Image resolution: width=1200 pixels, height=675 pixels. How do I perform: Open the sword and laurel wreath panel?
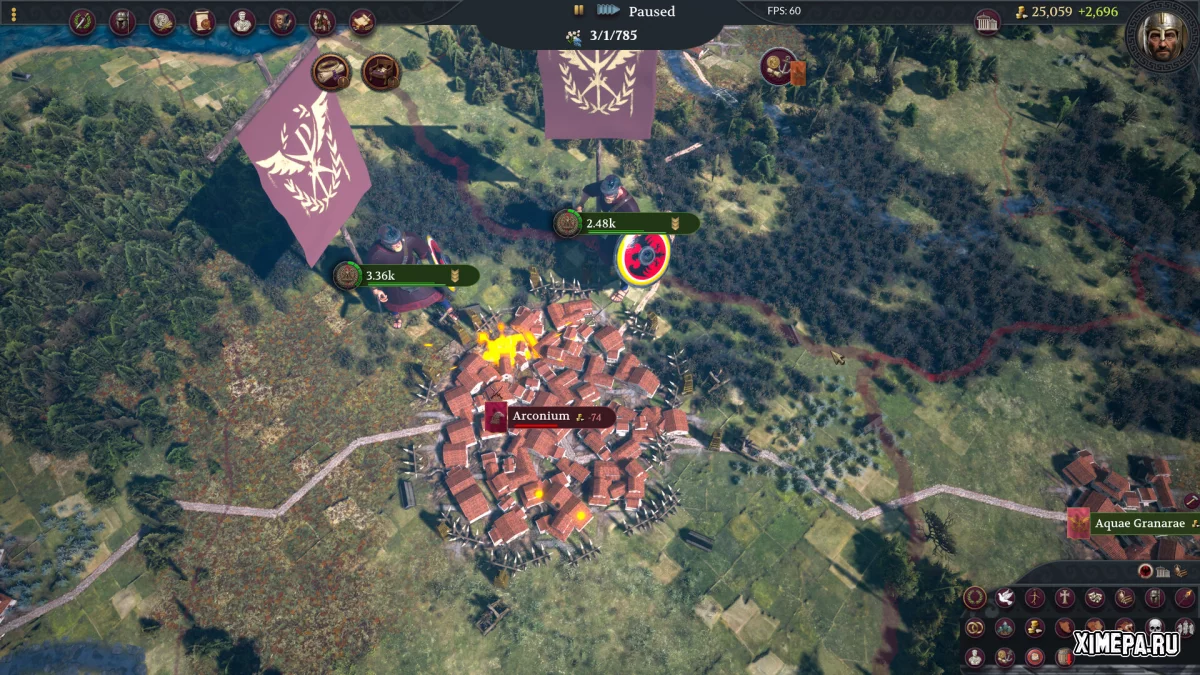[x=82, y=22]
